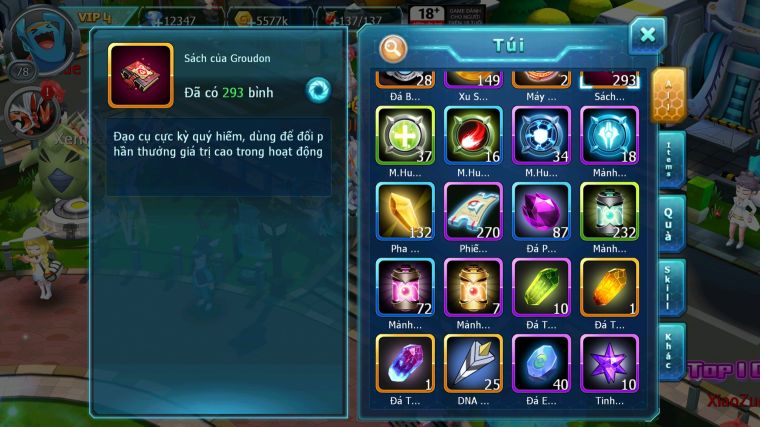Select the green canister with 232
This screenshot has height=427, width=760.
point(609,211)
